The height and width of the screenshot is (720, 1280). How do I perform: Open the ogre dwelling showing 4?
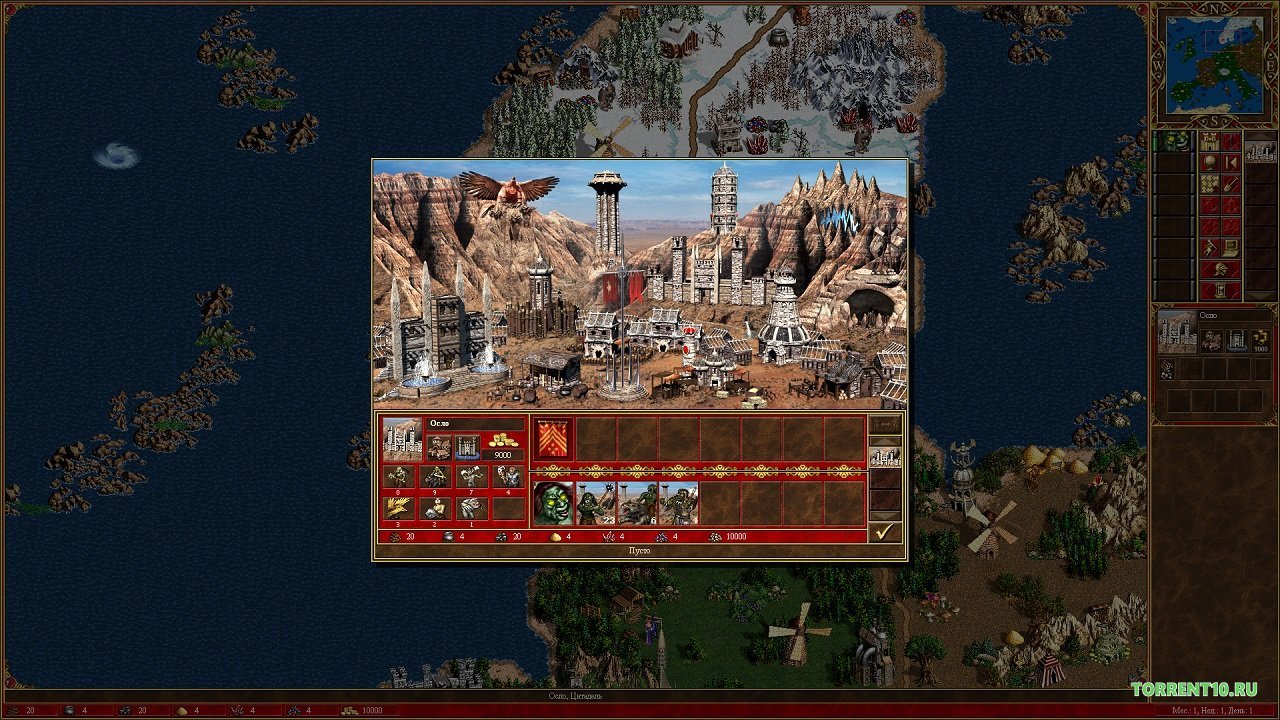coord(507,477)
